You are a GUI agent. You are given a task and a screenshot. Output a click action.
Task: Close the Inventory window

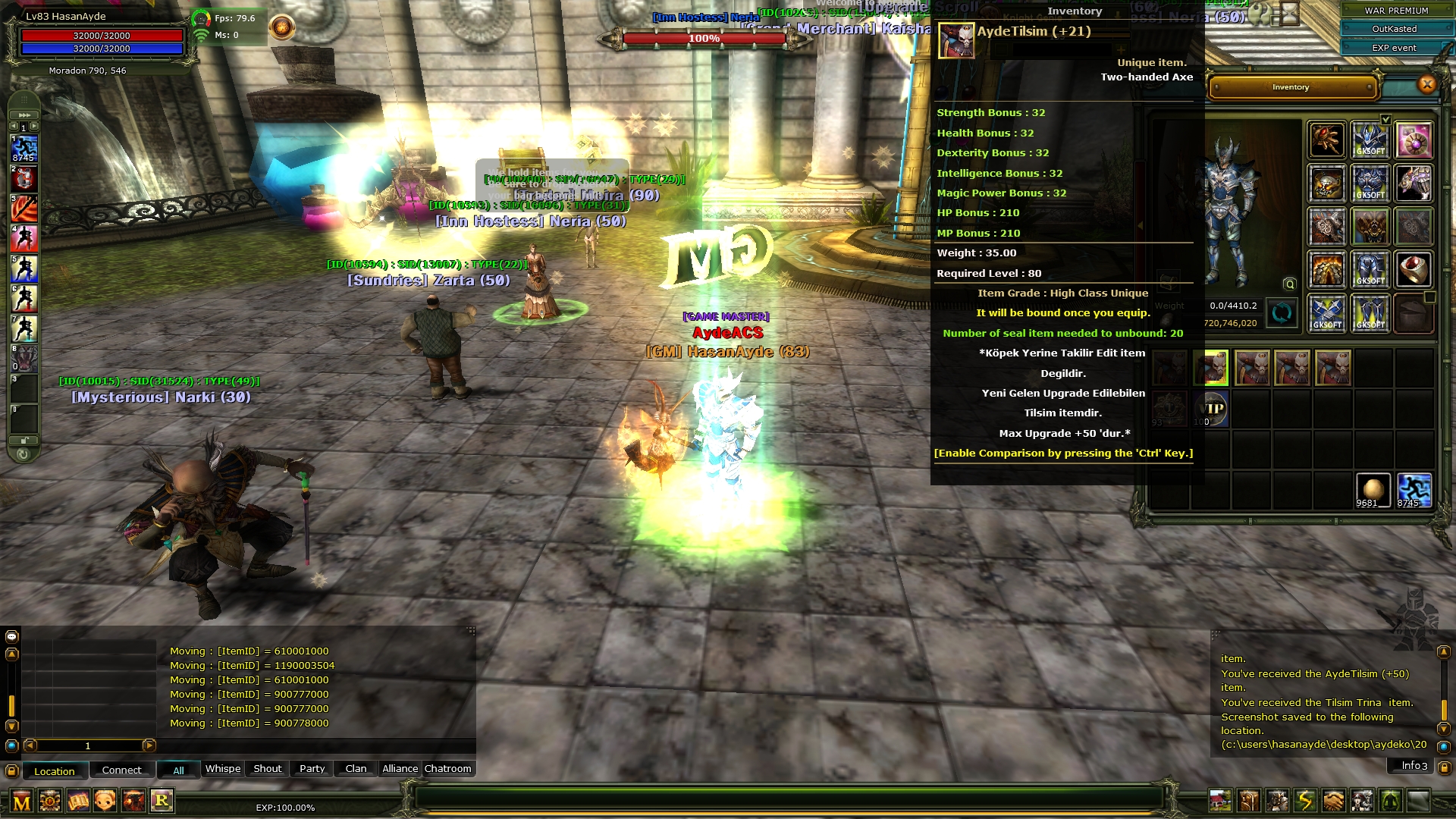click(x=1426, y=85)
